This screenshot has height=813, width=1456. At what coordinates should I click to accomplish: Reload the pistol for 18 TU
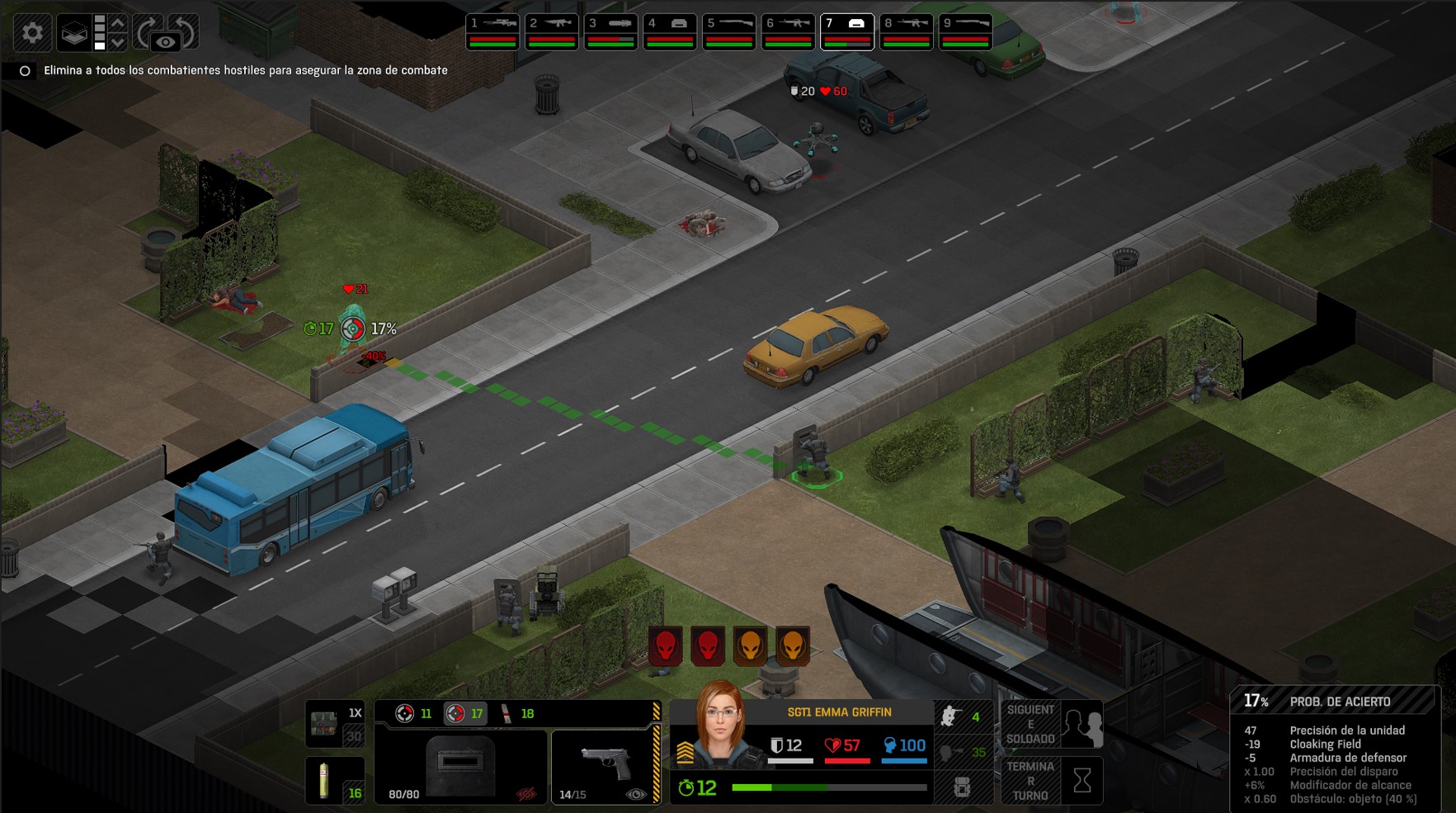tap(517, 714)
